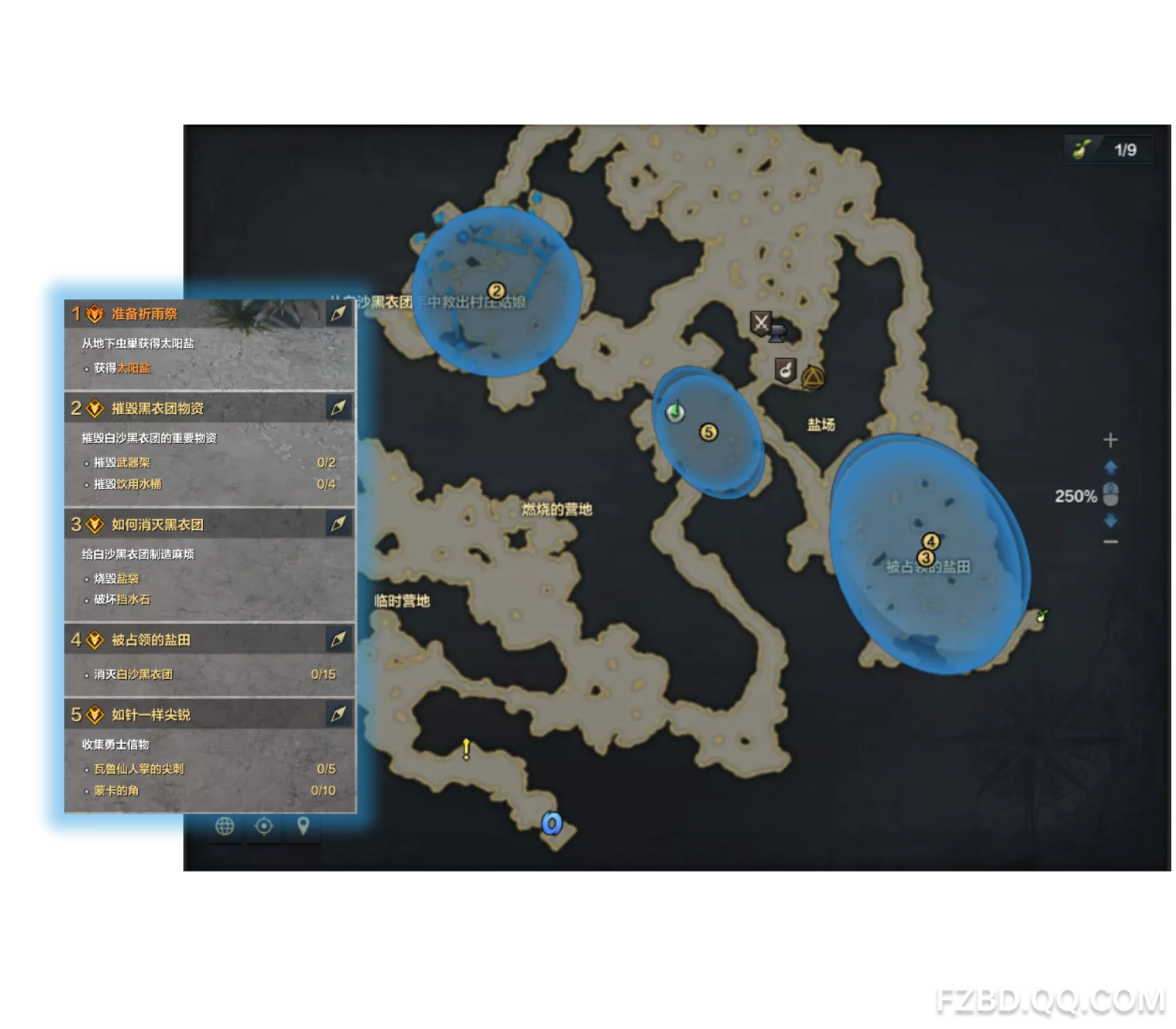1176x1029 pixels.
Task: Click the crossed-swords marker on the map
Action: (761, 322)
